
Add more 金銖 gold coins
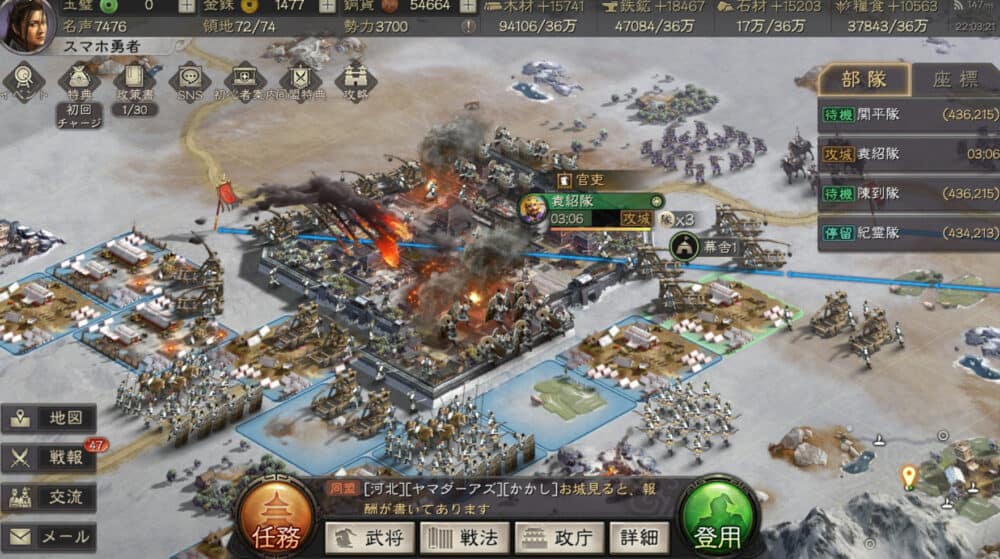(x=327, y=6)
